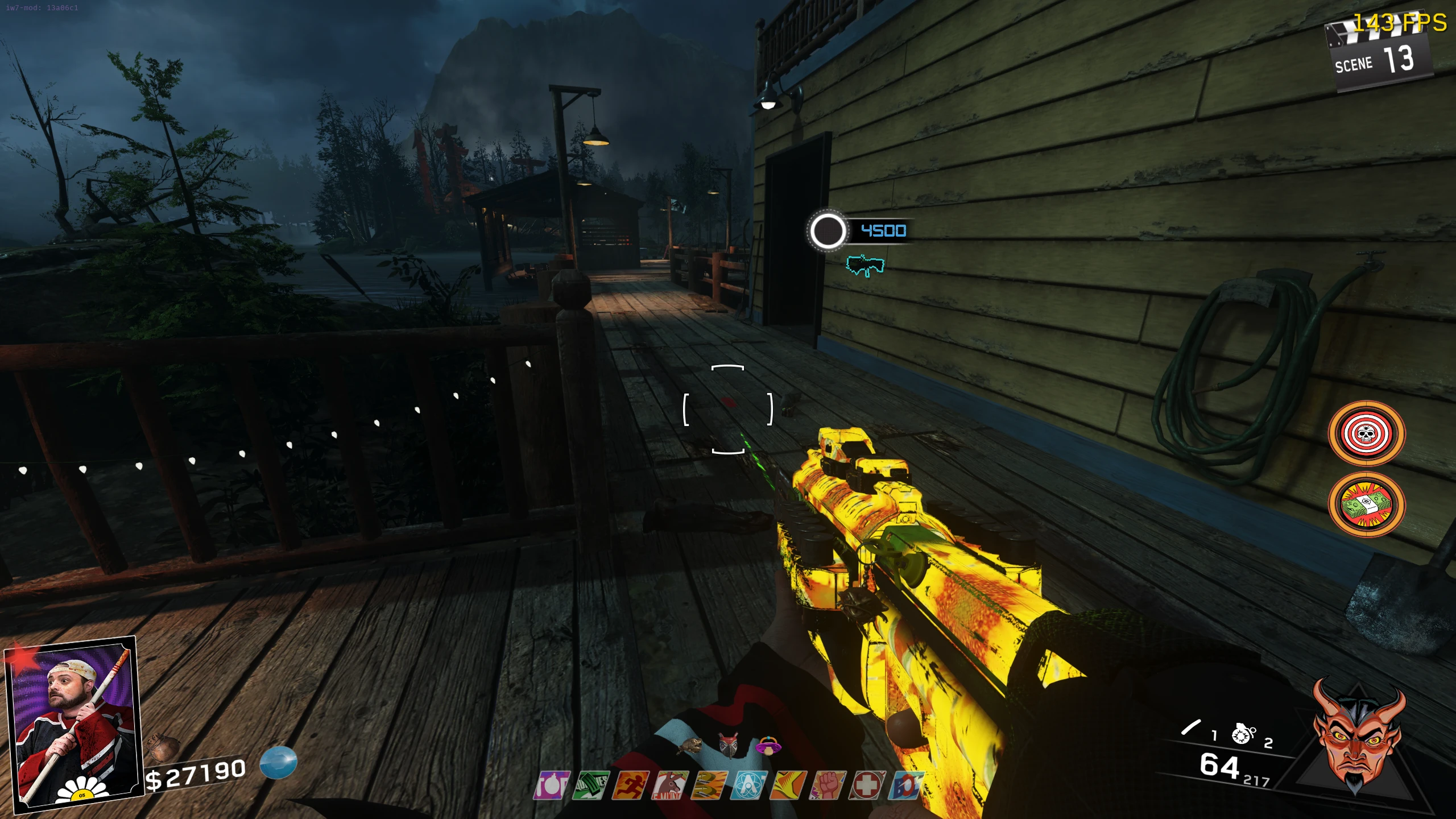Click the double bullets perk icon
Screen dimensions: 1456x819
709,786
